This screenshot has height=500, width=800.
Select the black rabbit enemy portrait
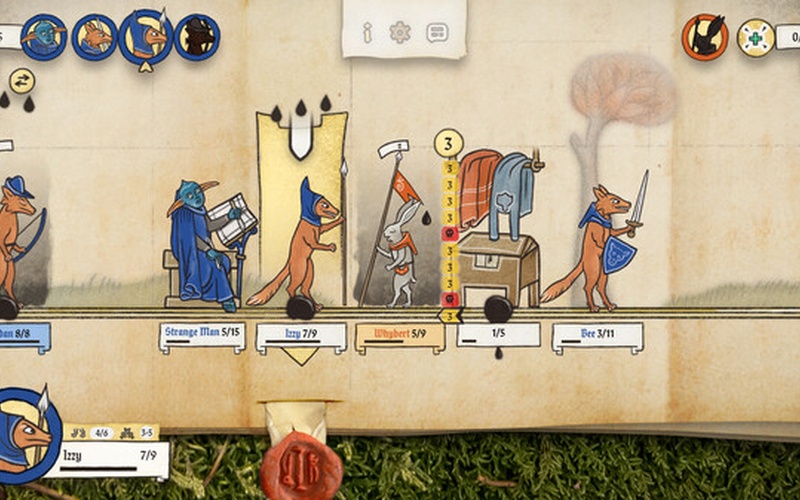point(705,37)
